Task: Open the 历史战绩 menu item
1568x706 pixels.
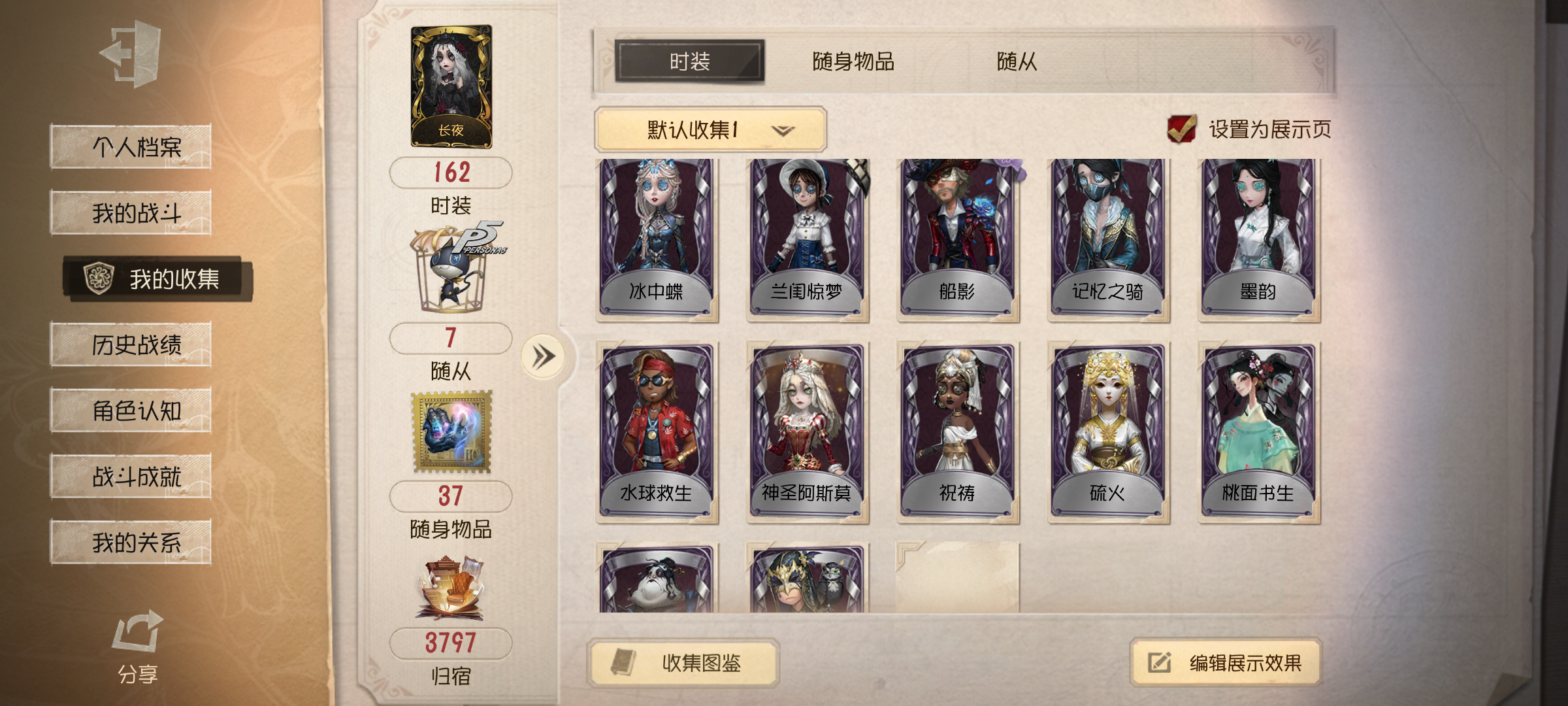Action: point(131,345)
